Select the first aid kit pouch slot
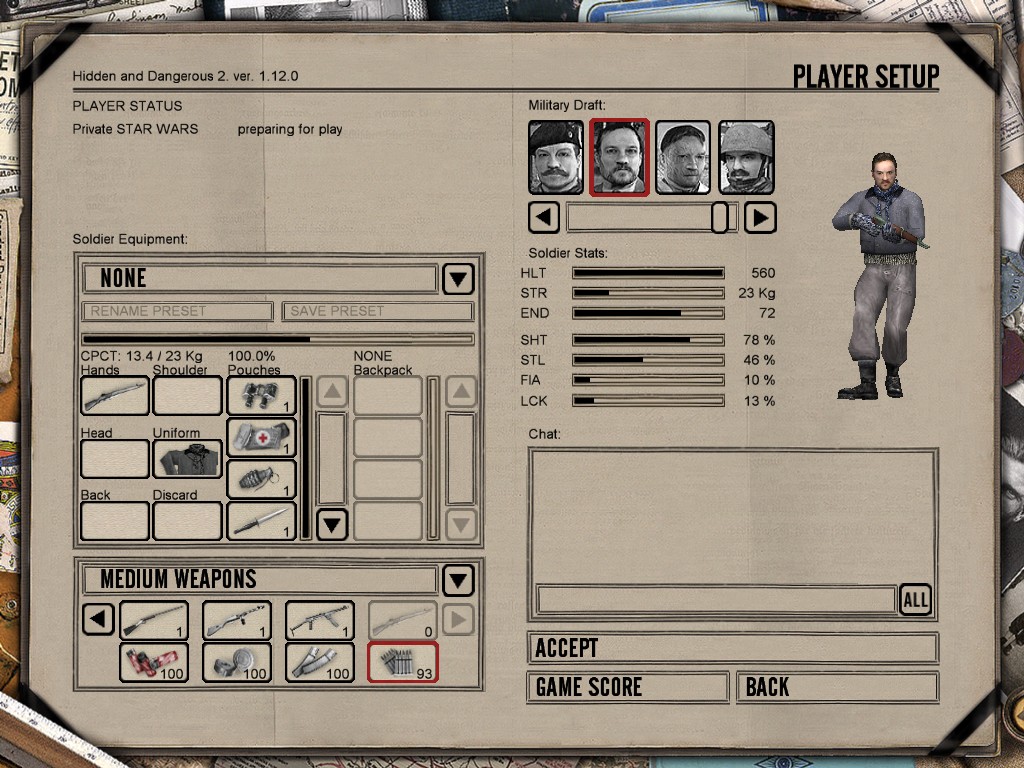 [x=261, y=438]
